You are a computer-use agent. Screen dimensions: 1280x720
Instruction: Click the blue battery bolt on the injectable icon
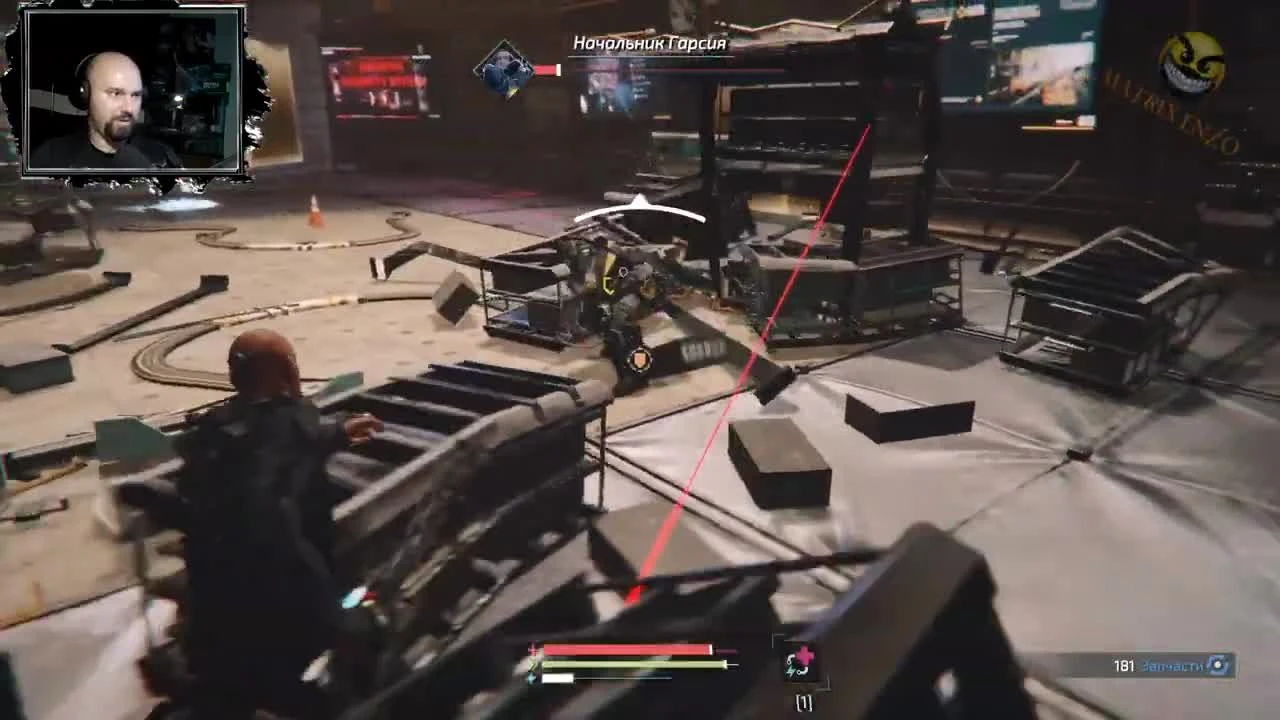(789, 669)
